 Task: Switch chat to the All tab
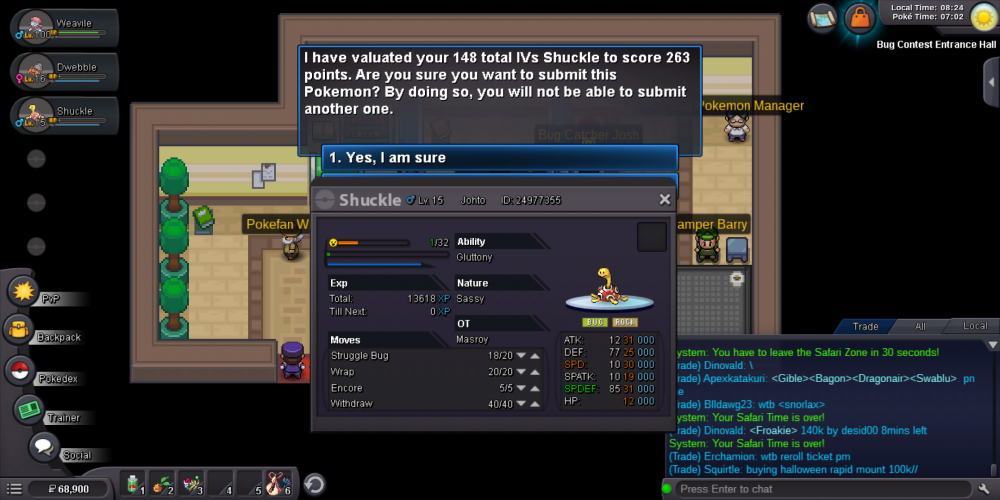pyautogui.click(x=920, y=326)
